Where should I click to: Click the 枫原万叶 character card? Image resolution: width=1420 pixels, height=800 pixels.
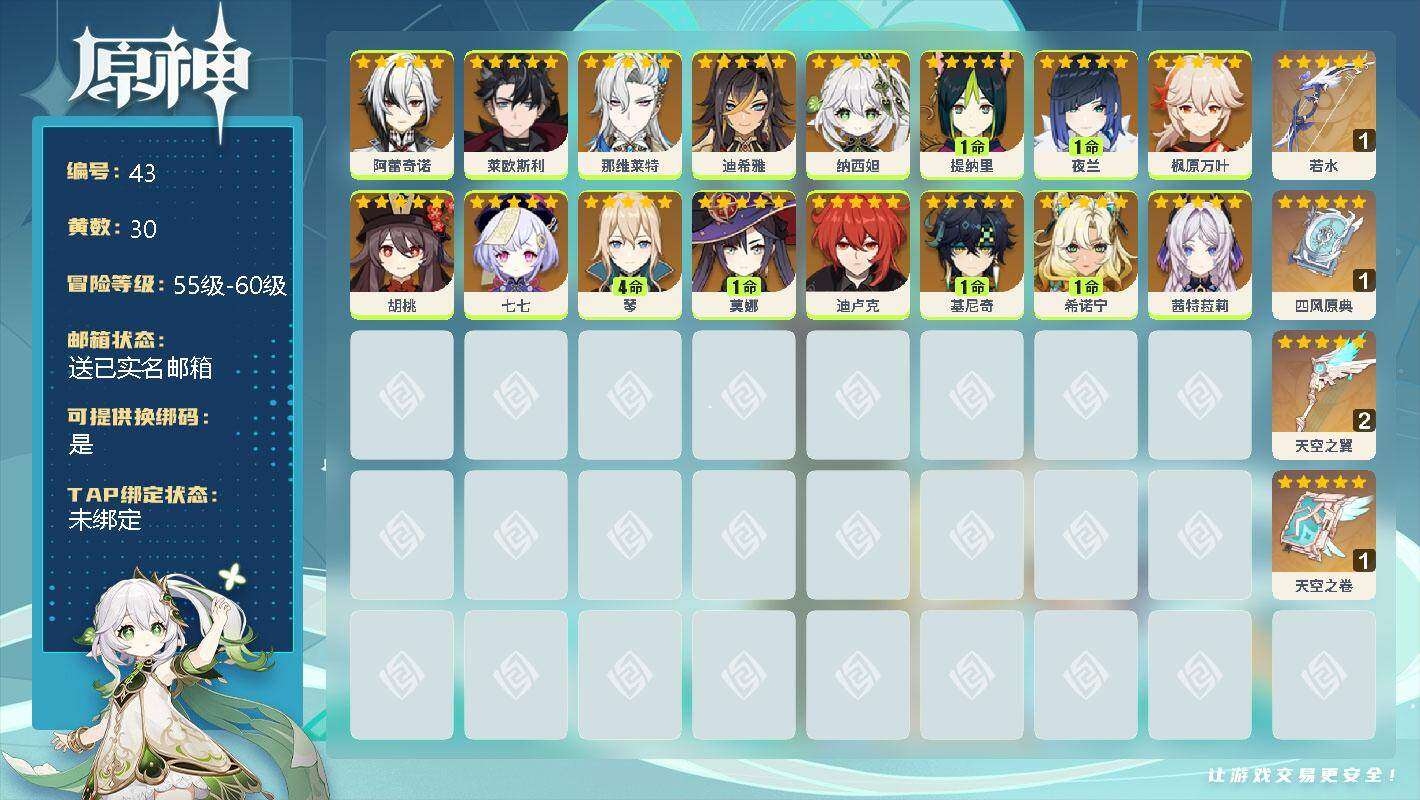tap(1199, 114)
